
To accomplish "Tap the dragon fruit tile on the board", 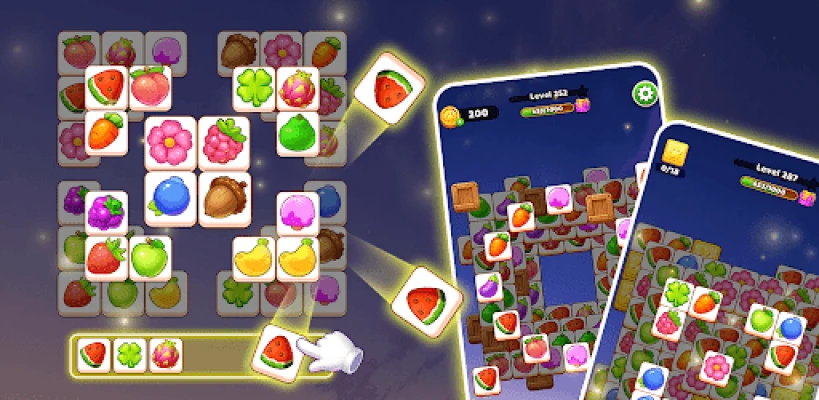I will (x=297, y=87).
